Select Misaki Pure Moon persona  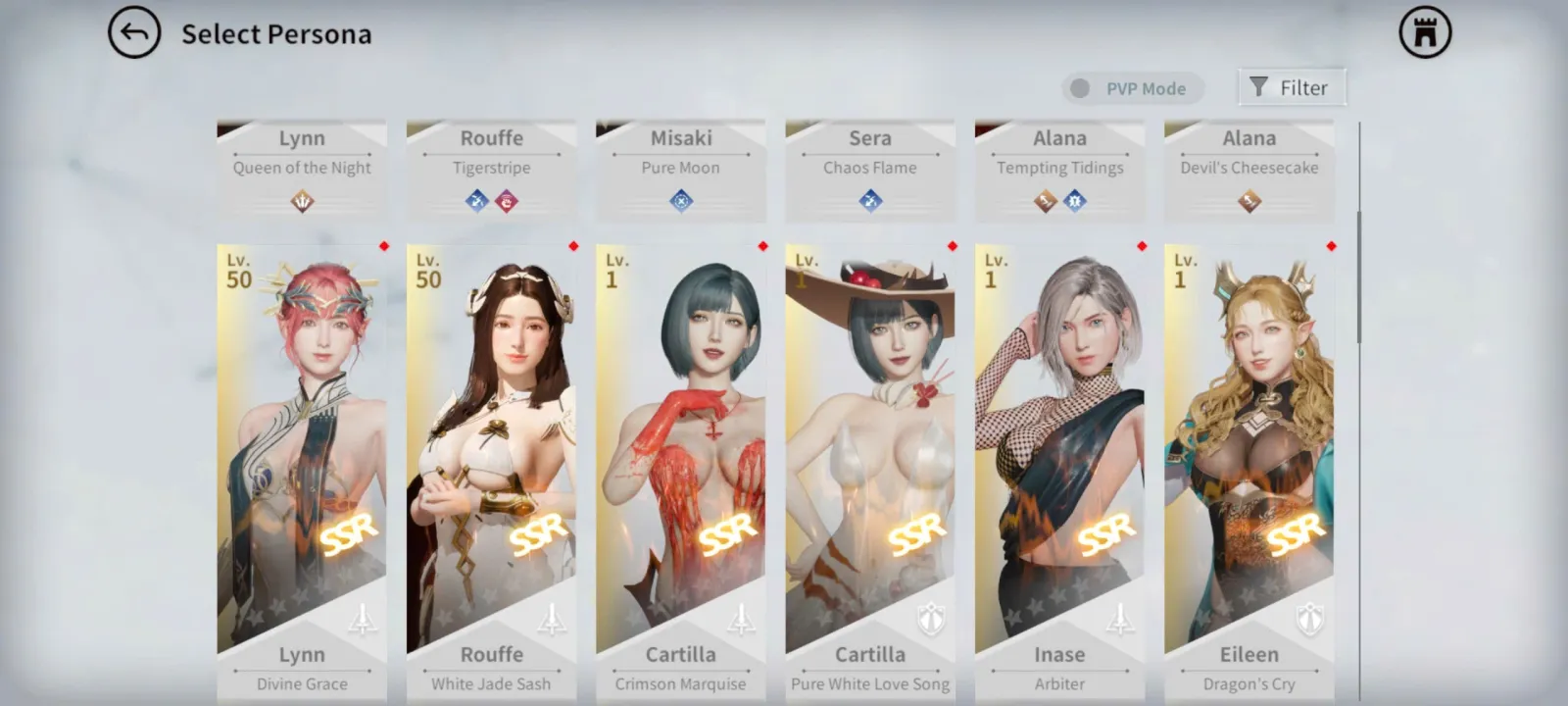pyautogui.click(x=681, y=169)
